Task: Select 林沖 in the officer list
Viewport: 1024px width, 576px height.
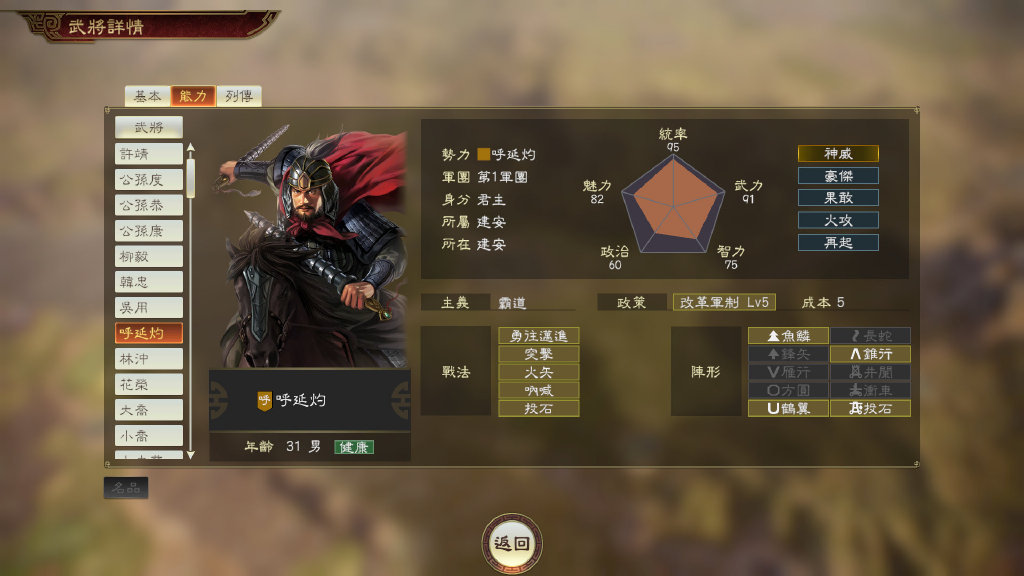Action: (148, 359)
